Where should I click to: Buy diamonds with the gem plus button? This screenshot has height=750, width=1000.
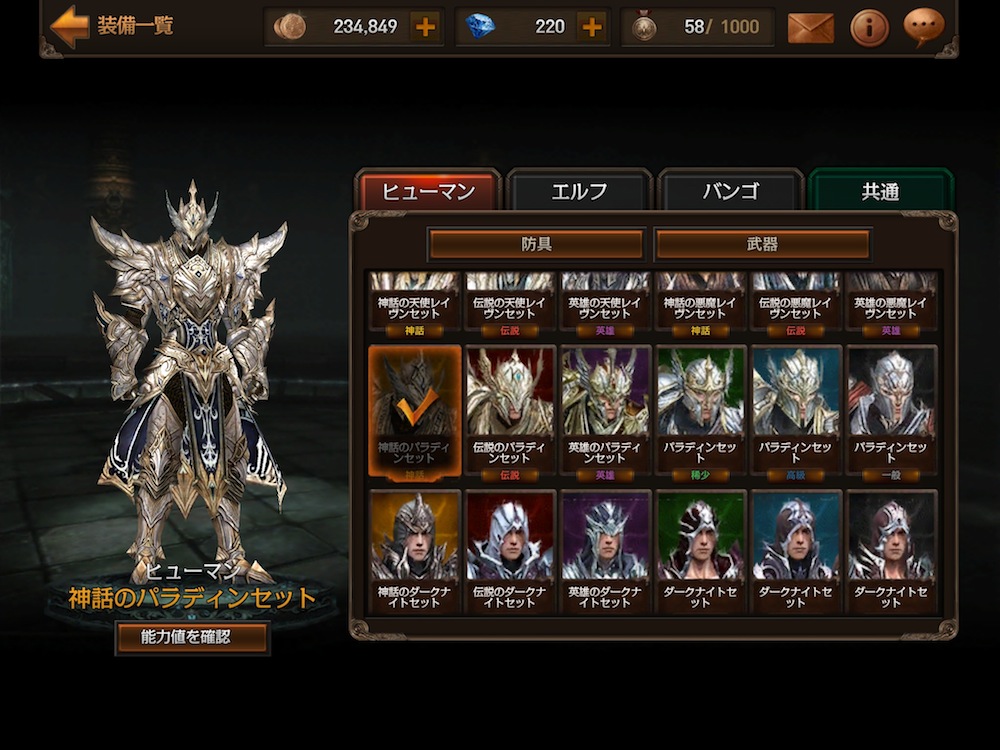pos(592,27)
